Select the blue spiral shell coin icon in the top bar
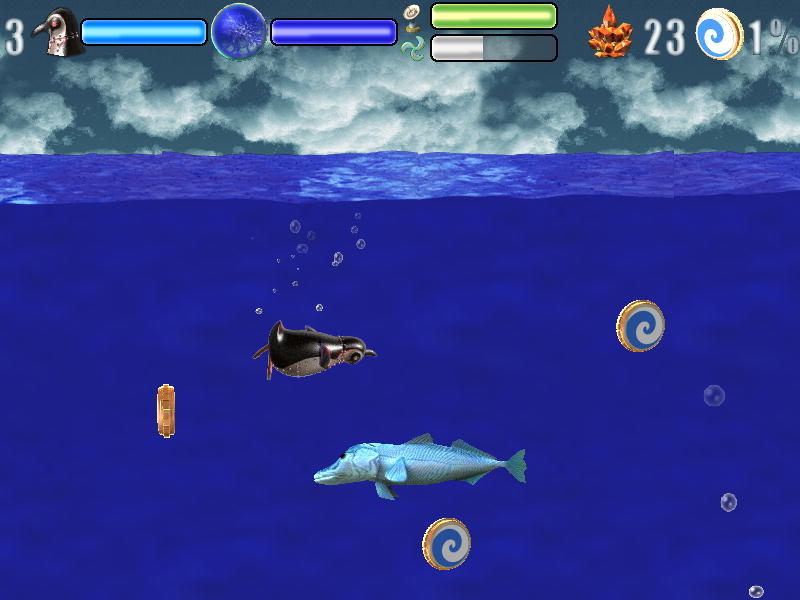 pos(719,33)
